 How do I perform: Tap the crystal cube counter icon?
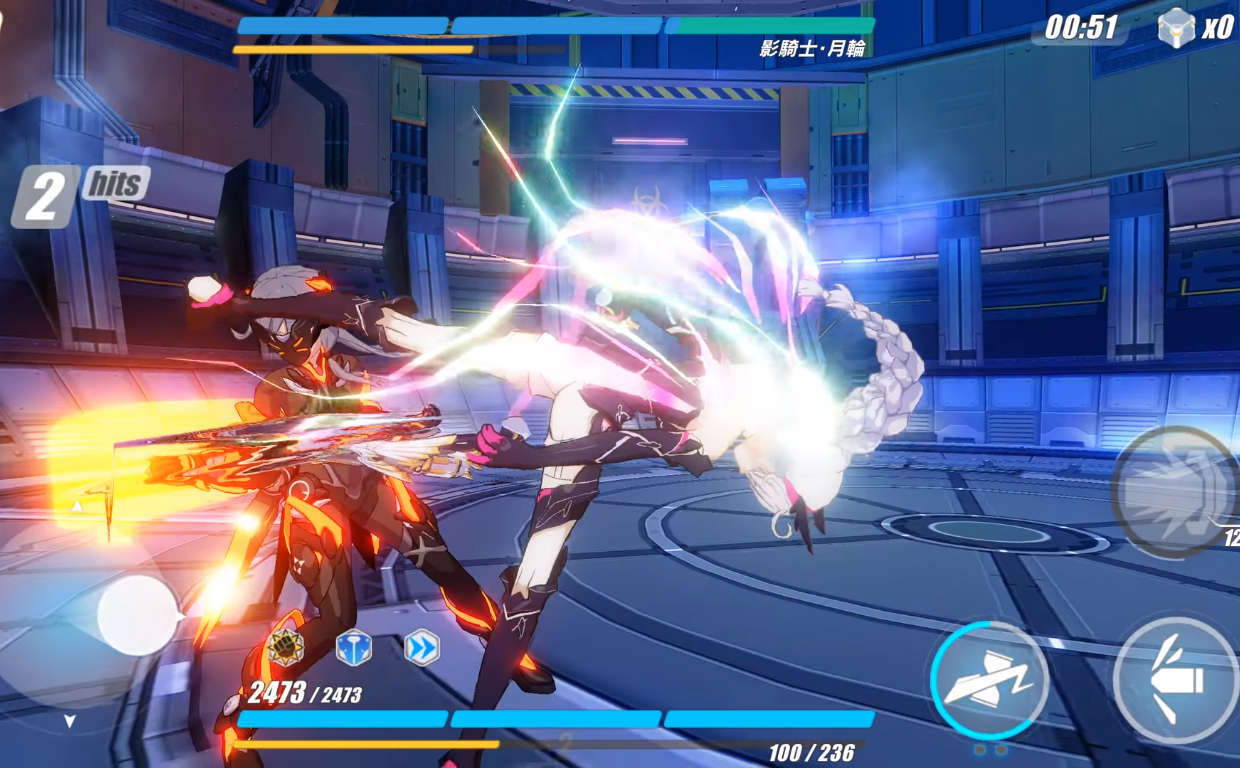pos(1177,27)
